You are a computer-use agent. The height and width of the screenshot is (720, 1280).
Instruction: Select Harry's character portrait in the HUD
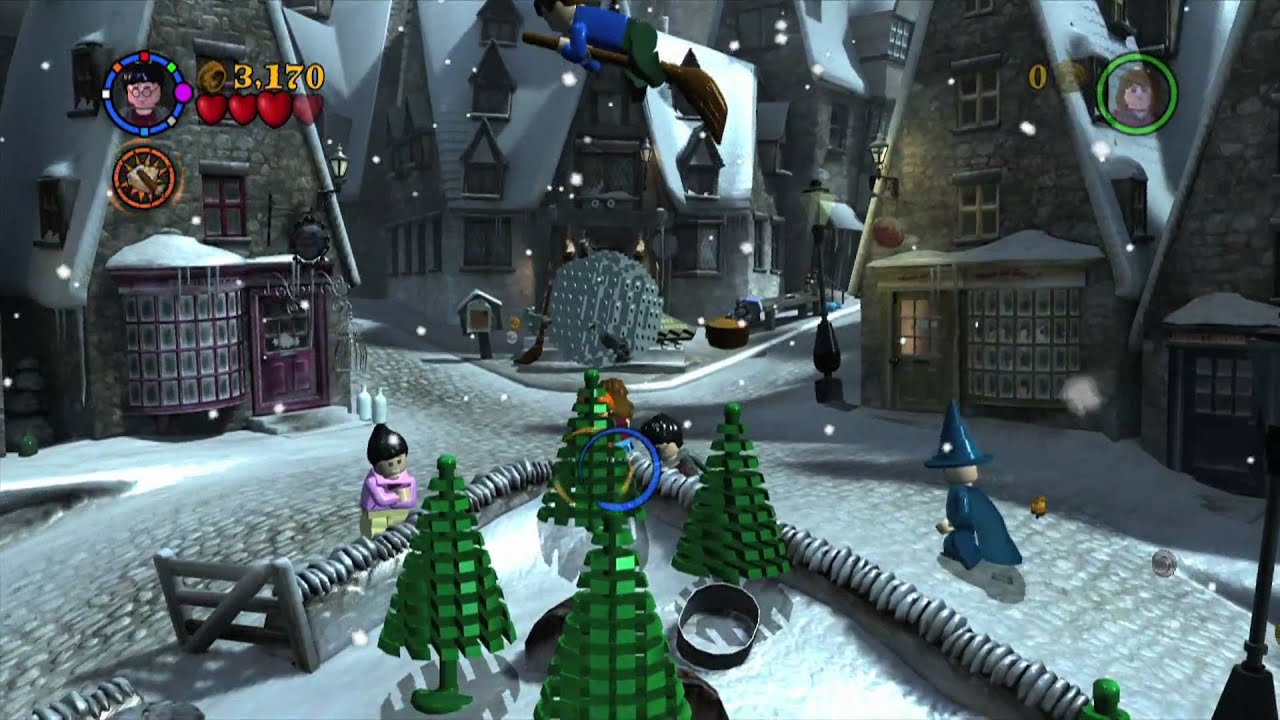(143, 92)
